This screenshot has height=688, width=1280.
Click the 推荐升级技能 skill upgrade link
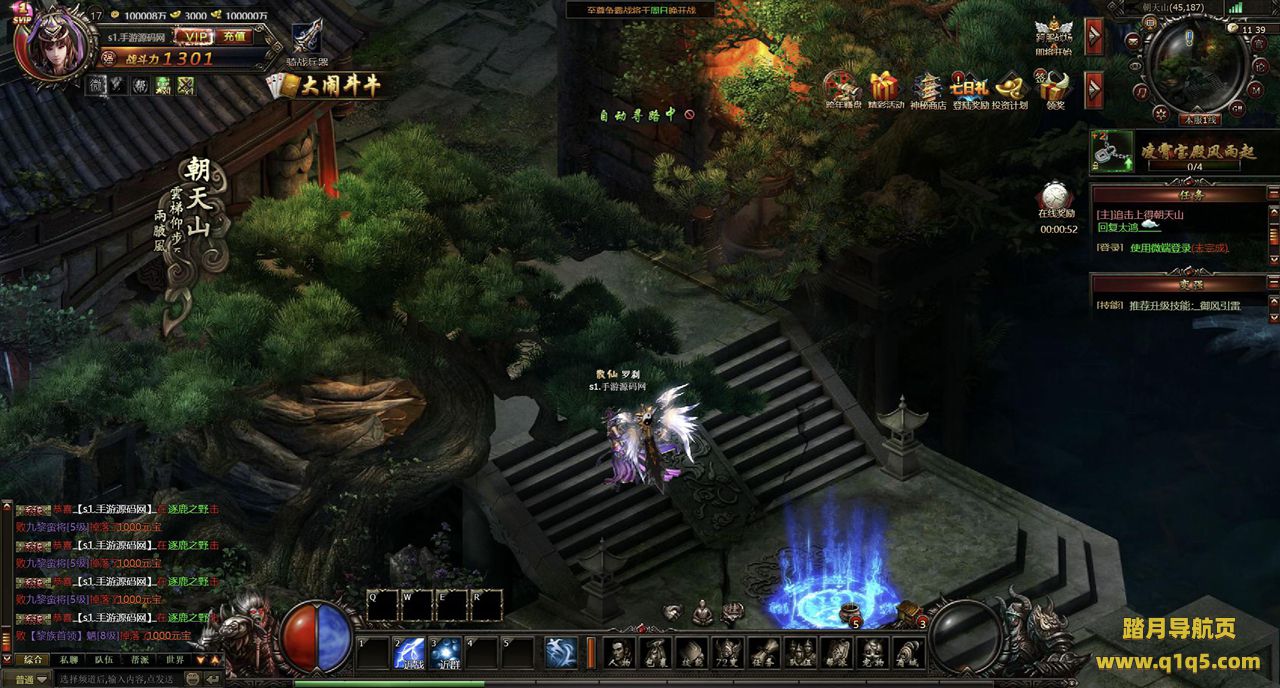point(1184,305)
